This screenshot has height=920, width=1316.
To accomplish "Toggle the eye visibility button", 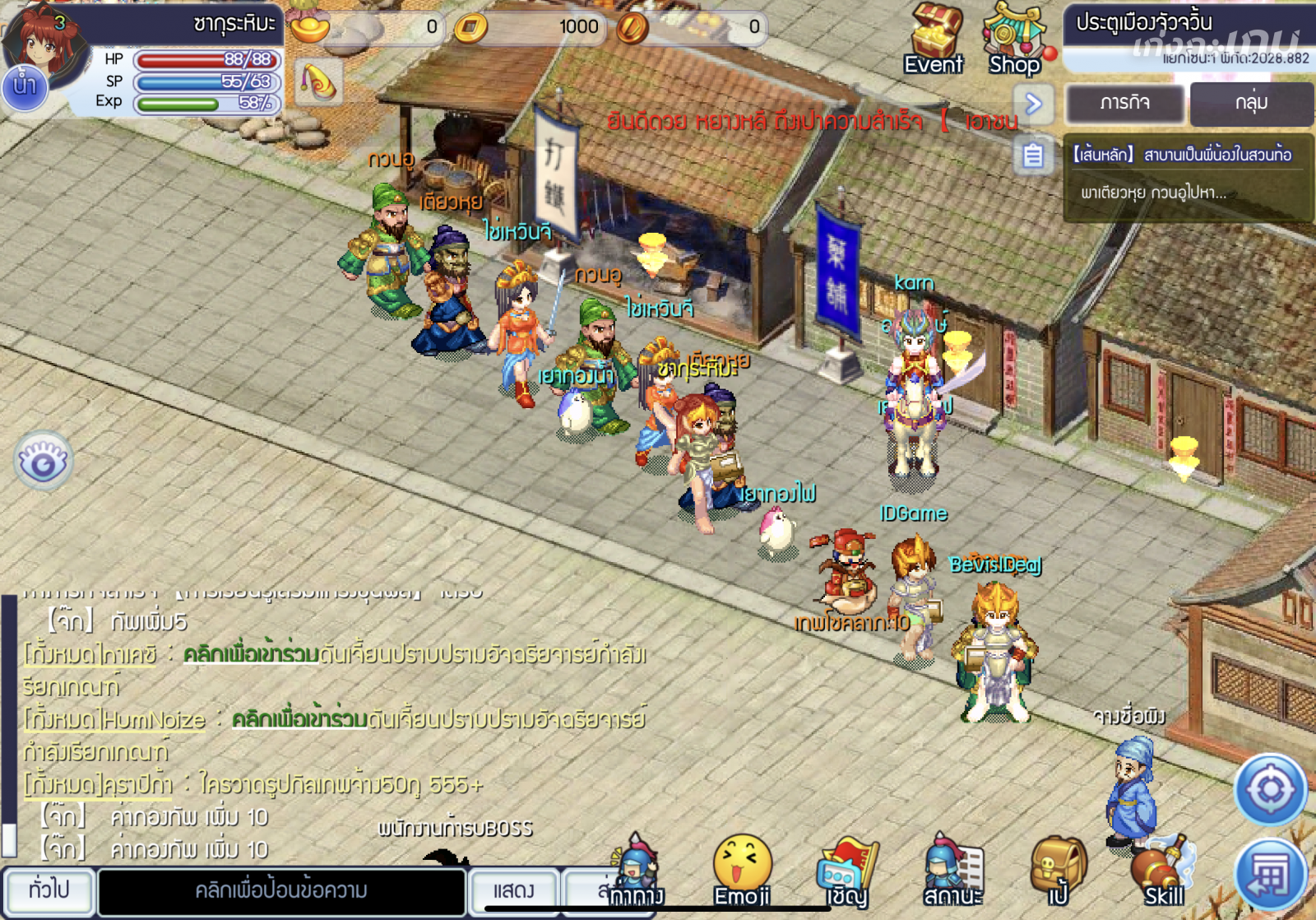I will tap(44, 462).
